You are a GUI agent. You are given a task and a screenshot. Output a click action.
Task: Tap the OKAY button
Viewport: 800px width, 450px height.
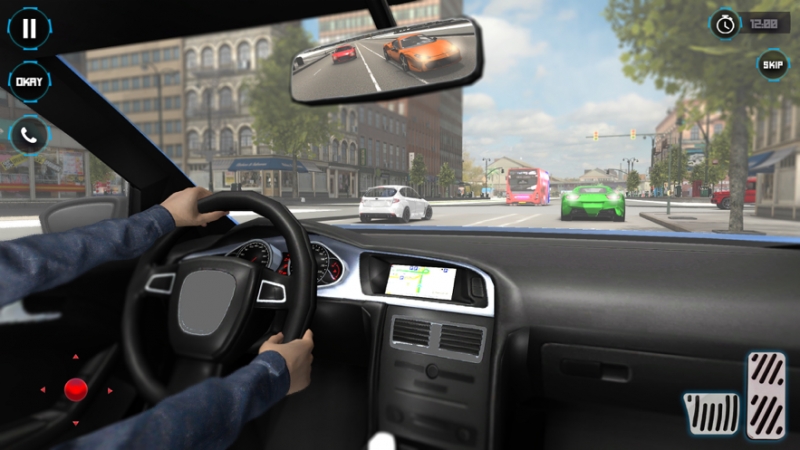point(29,82)
